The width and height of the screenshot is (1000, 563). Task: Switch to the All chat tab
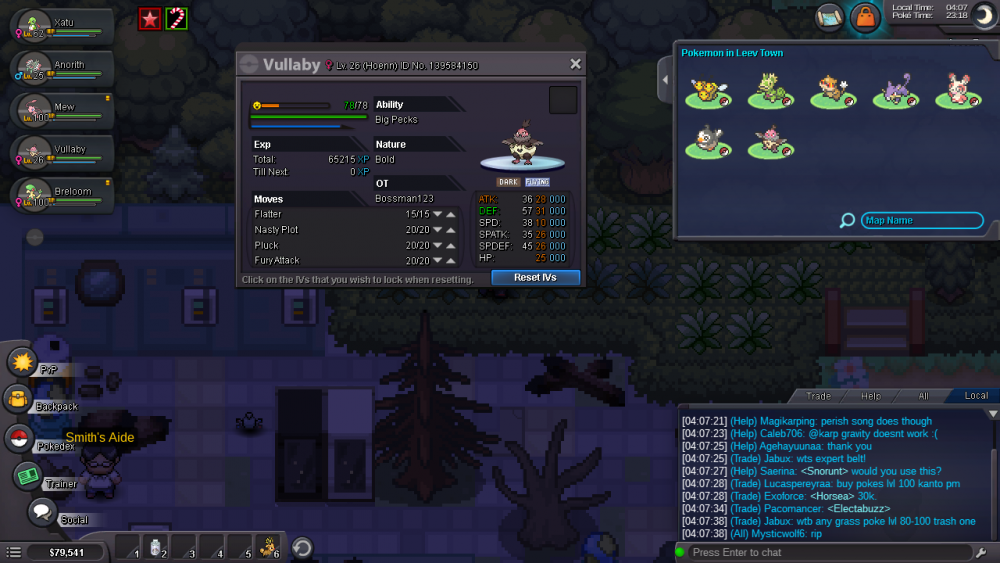(923, 396)
